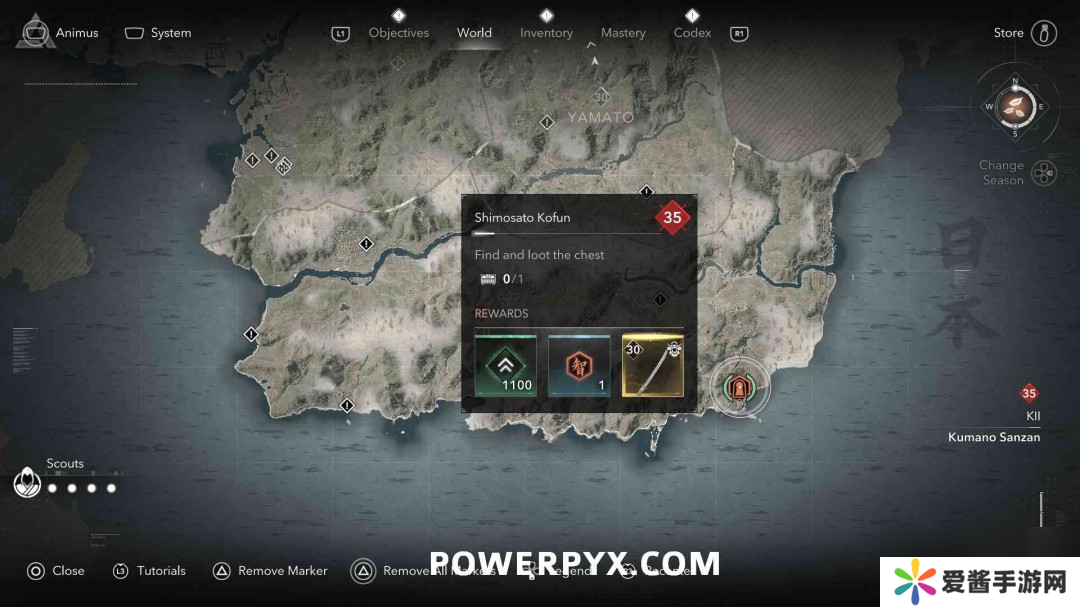
Task: Show the Codex tab
Action: [692, 33]
